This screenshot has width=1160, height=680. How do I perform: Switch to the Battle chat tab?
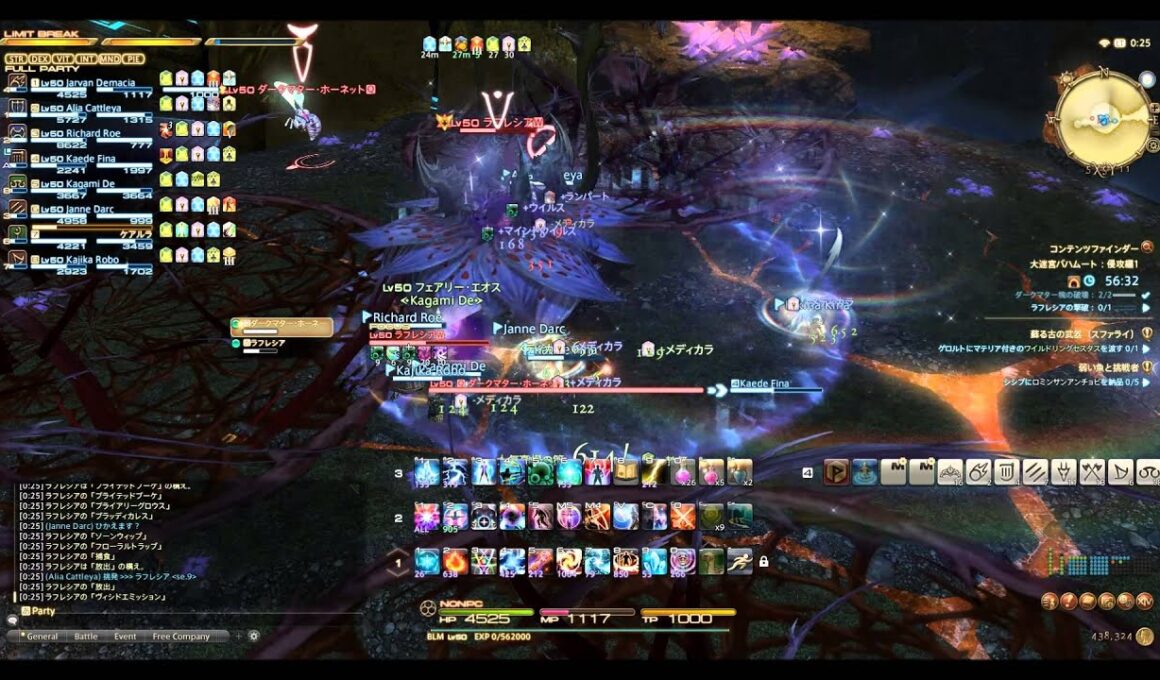coord(86,636)
